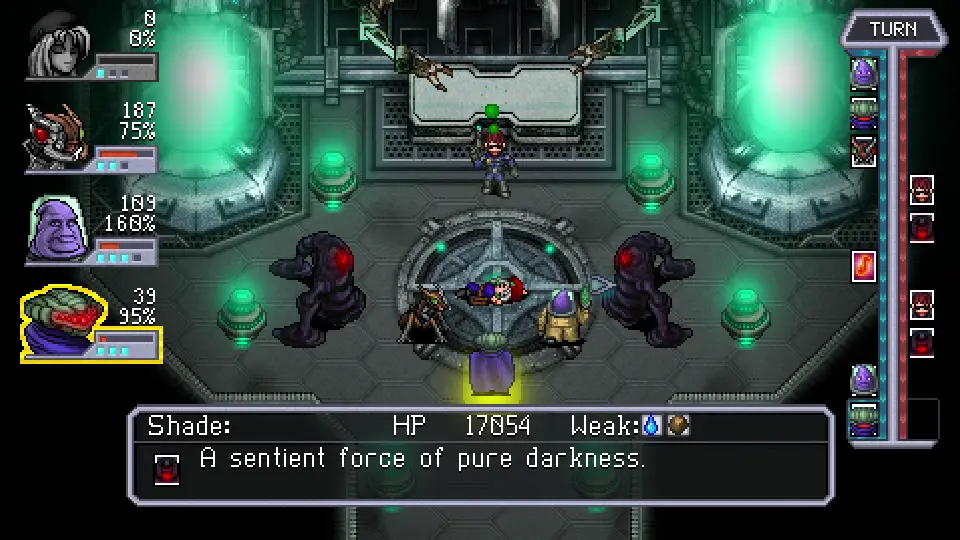This screenshot has width=960, height=540.
Task: Click the TURN order header
Action: pos(892,29)
